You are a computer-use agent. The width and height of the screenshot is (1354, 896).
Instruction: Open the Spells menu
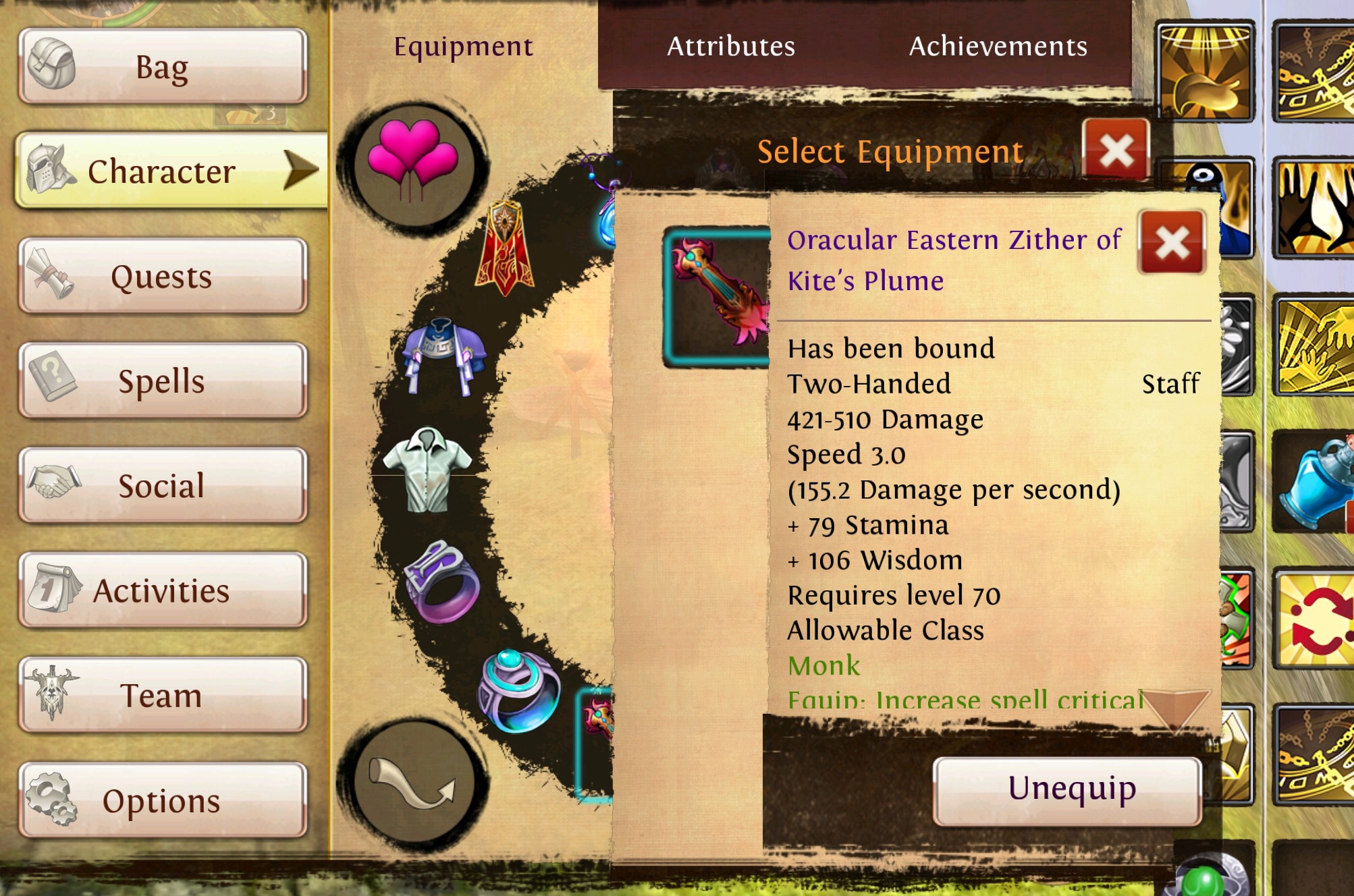coord(163,381)
